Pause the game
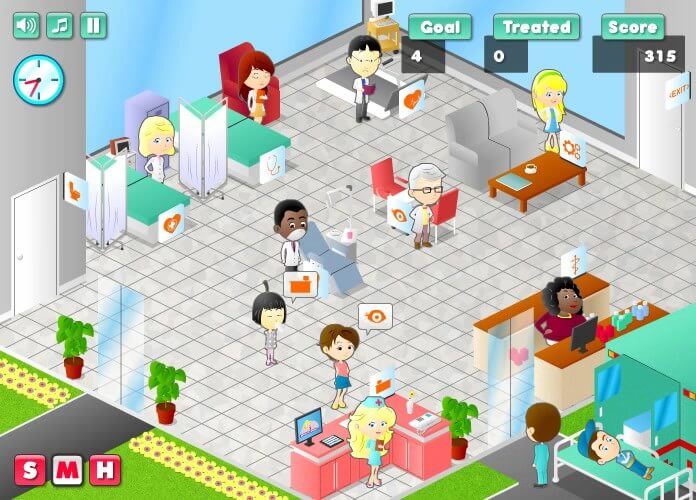696x500 pixels. (x=93, y=25)
